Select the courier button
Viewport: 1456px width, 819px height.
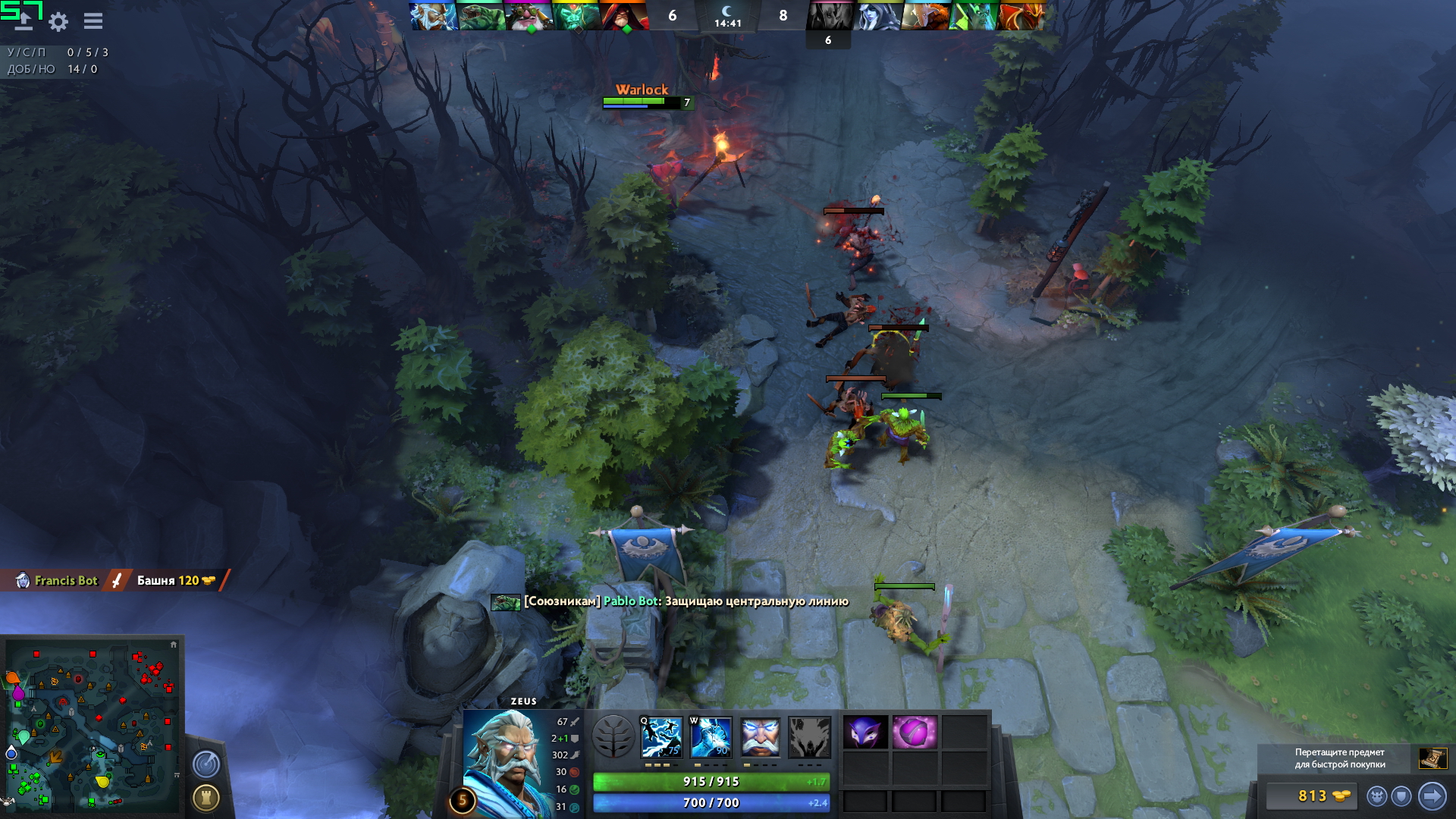1377,796
